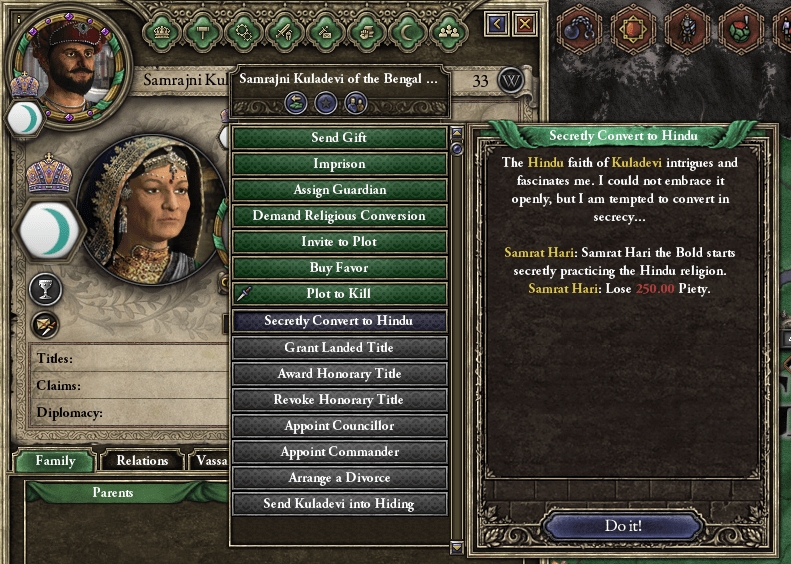The image size is (791, 564).
Task: Click the Buy Favor option
Action: 339,267
